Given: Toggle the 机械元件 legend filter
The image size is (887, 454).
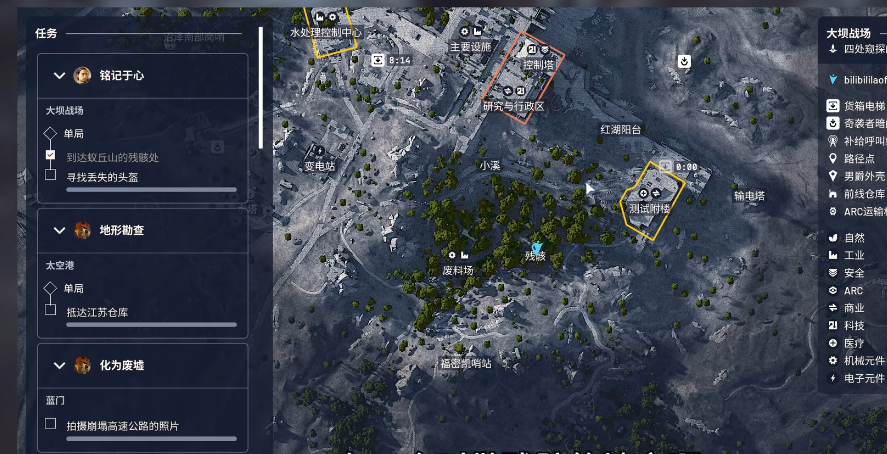Looking at the screenshot, I should tap(856, 360).
